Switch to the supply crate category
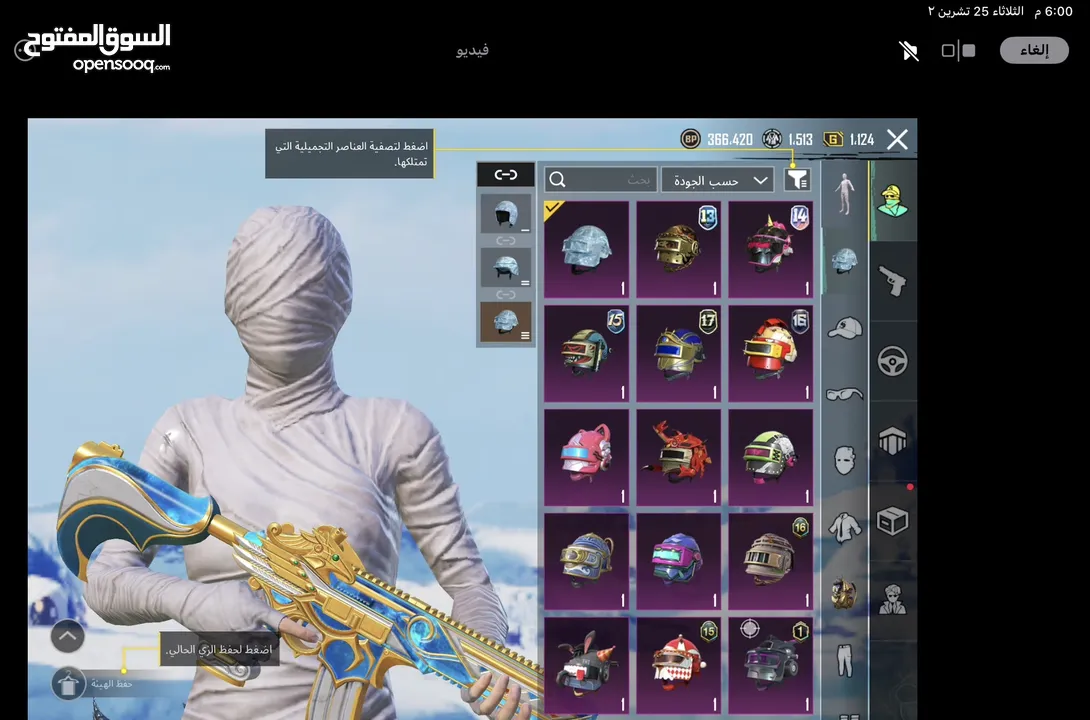Image resolution: width=1090 pixels, height=720 pixels. pyautogui.click(x=892, y=521)
